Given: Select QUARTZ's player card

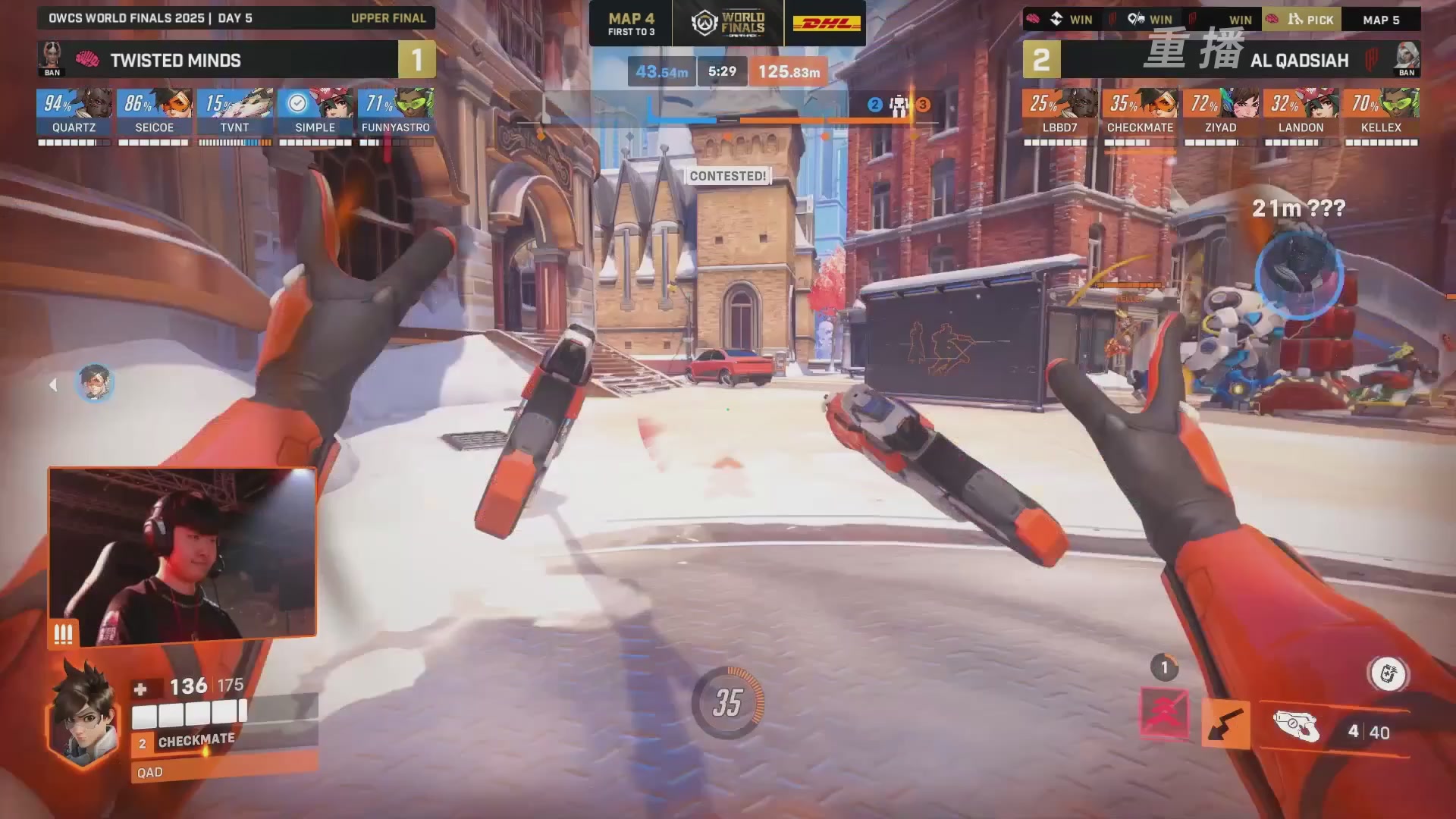Looking at the screenshot, I should coord(74,114).
